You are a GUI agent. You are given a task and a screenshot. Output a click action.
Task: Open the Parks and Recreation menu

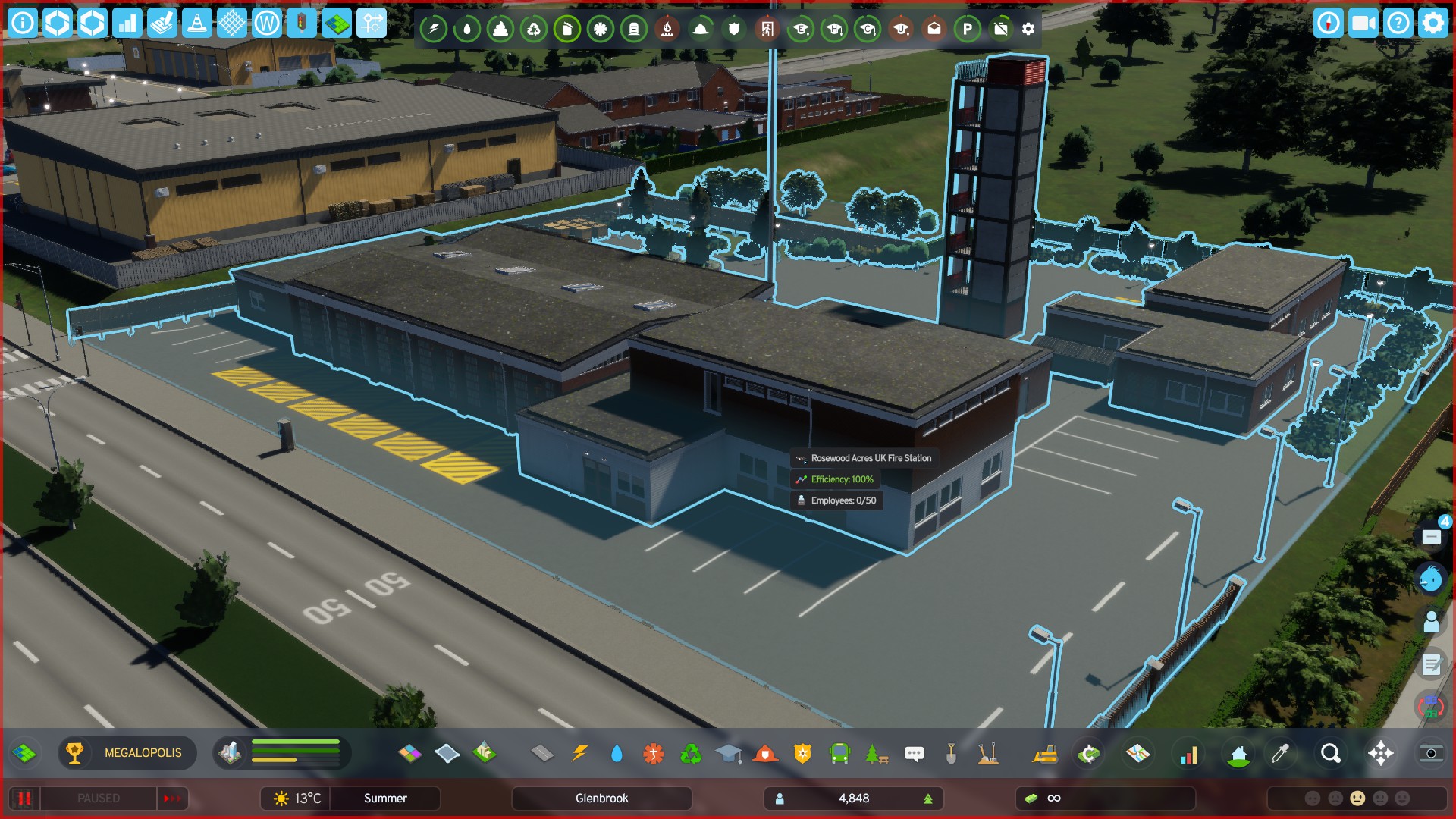tap(877, 754)
